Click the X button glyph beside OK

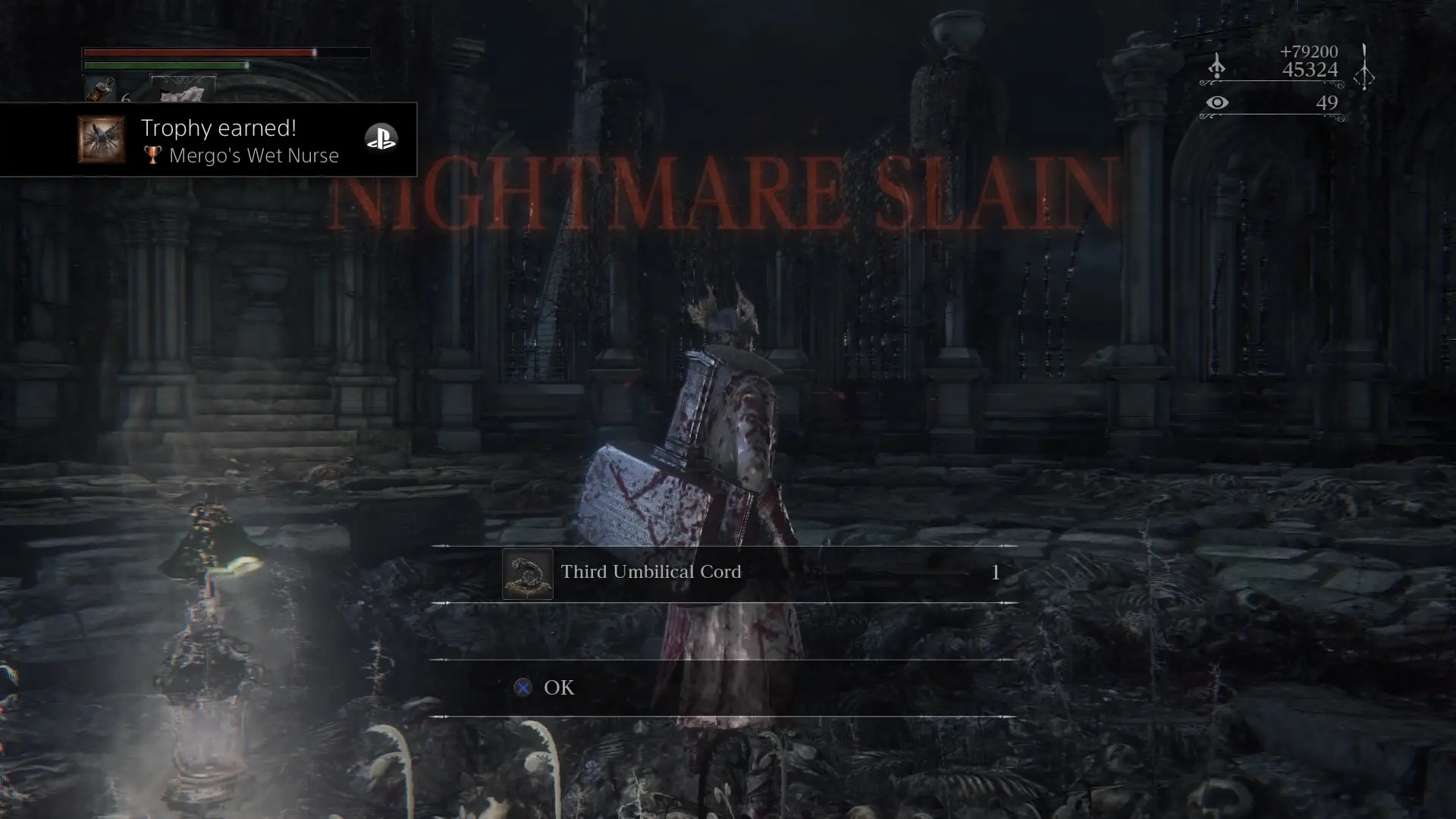522,688
